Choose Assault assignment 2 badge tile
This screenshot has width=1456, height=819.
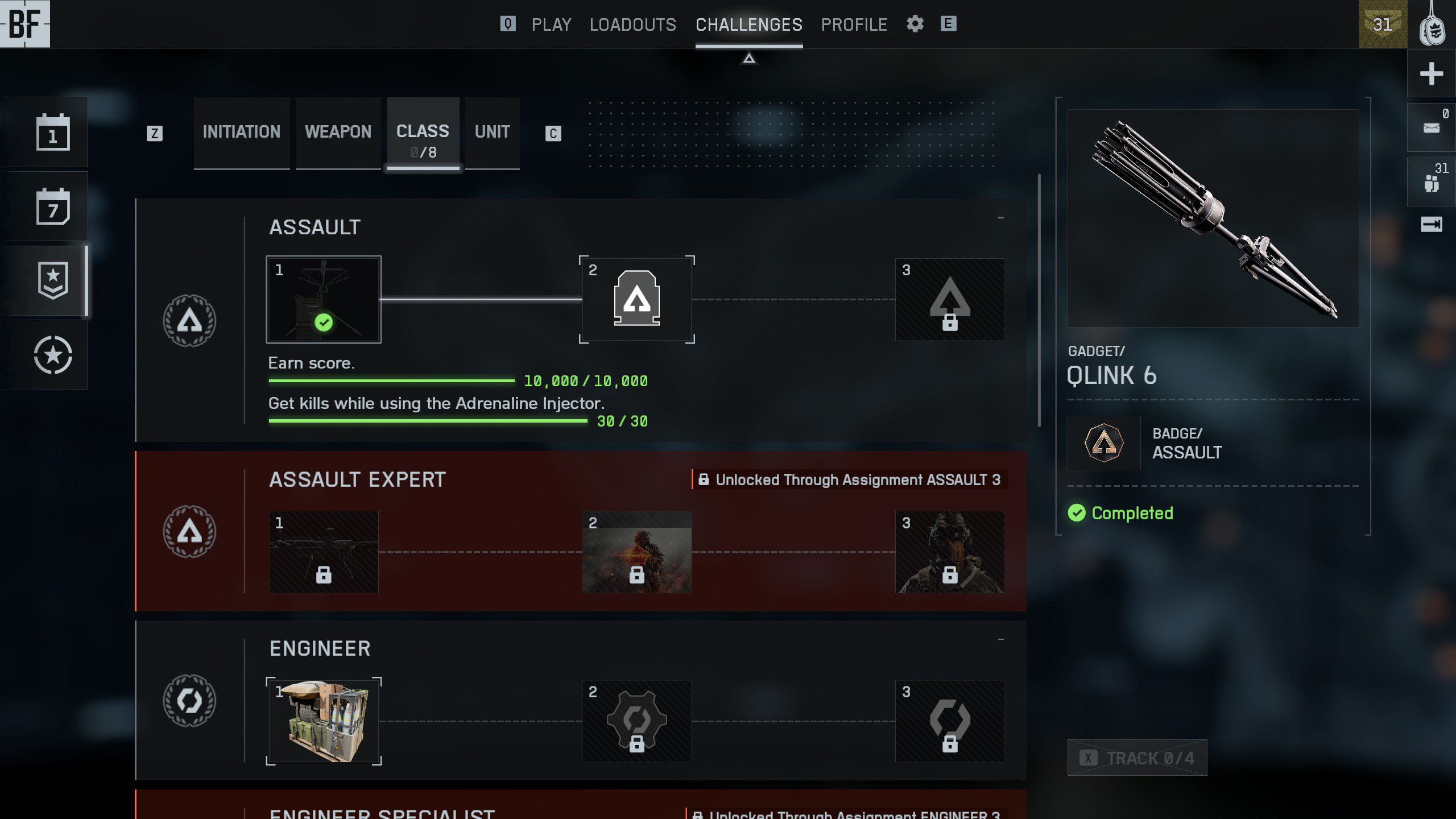coord(636,299)
